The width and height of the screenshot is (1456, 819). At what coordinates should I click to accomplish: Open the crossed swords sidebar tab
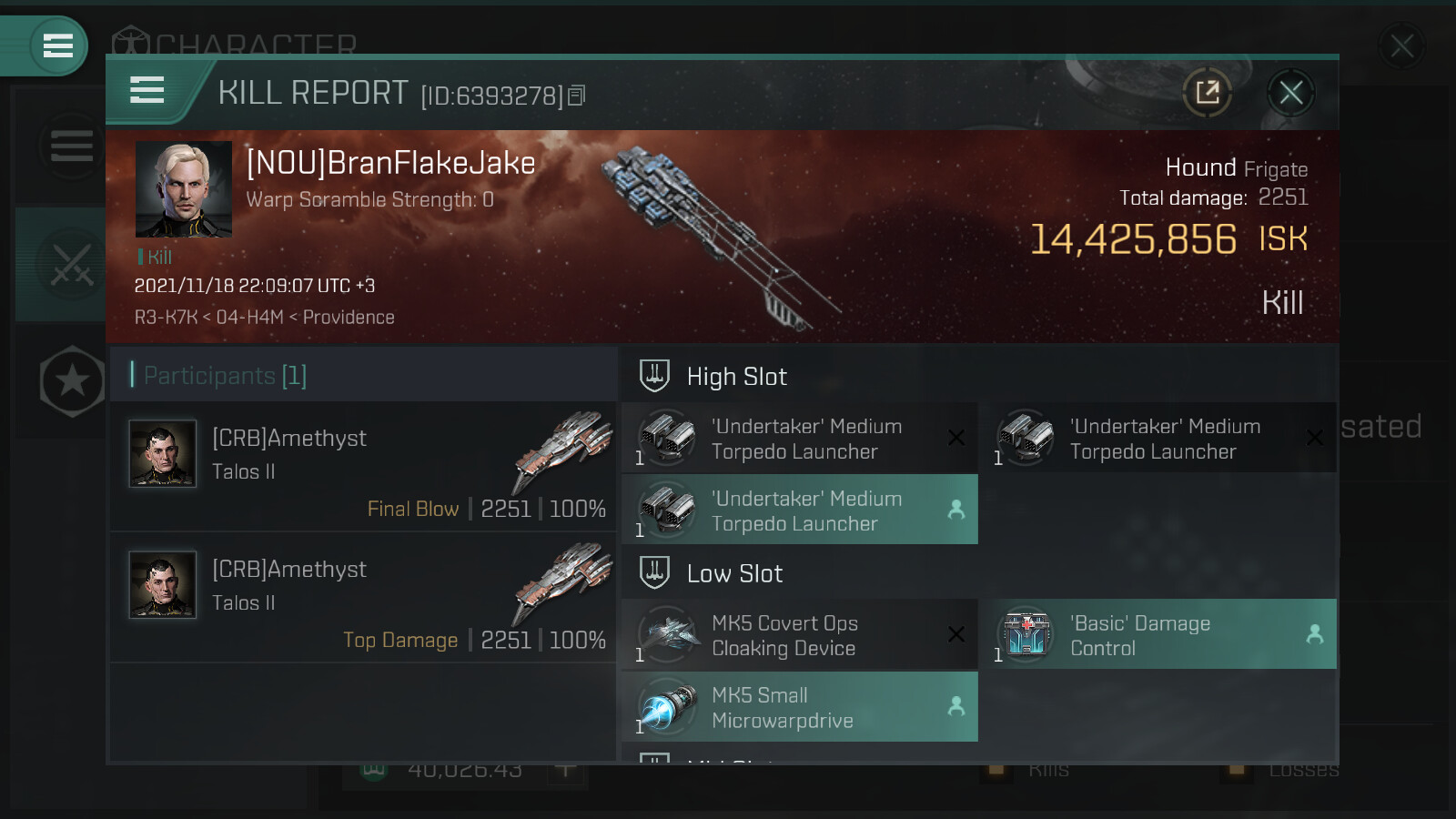72,265
